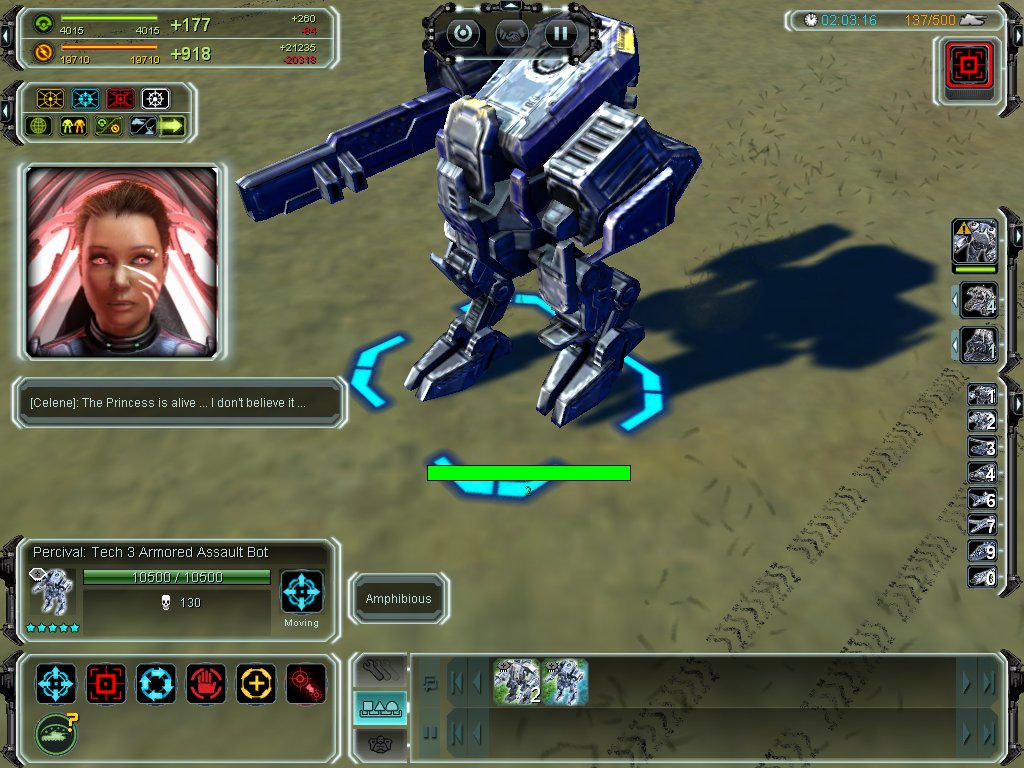Select the commander avatar with warning sign
The width and height of the screenshot is (1024, 768).
tap(974, 243)
